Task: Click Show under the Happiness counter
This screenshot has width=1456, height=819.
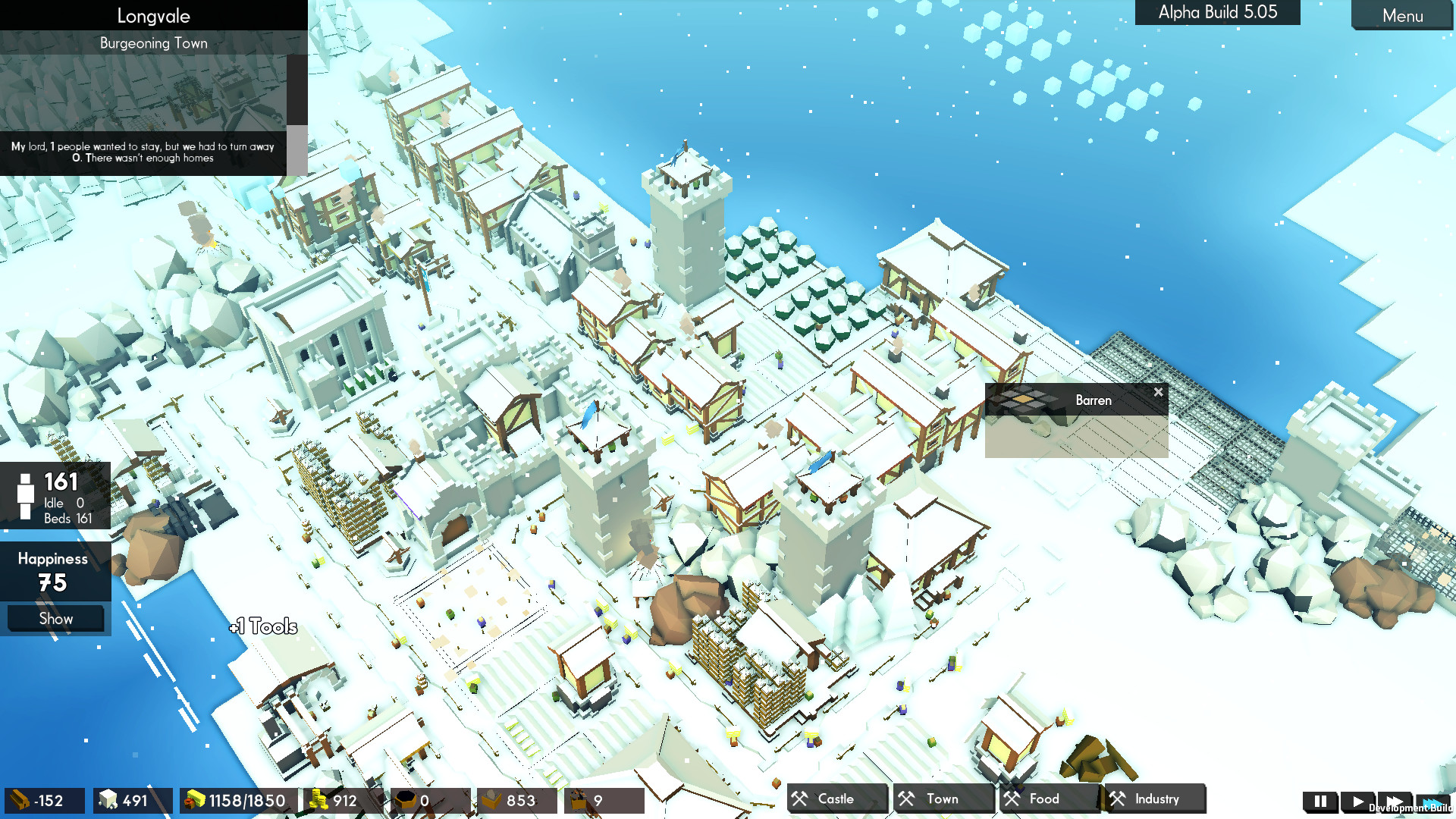Action: coord(55,618)
